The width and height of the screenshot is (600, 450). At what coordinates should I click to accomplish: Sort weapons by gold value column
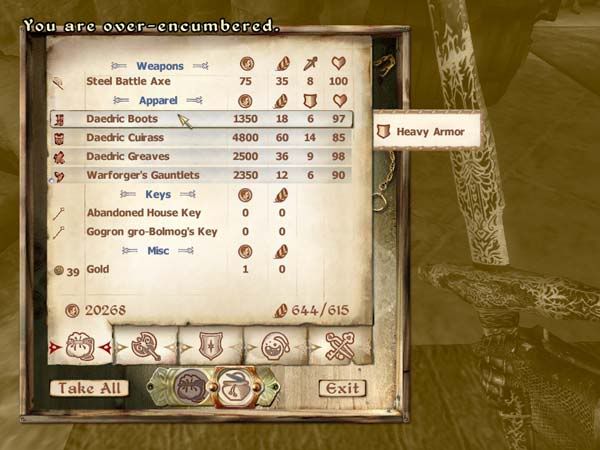click(246, 64)
